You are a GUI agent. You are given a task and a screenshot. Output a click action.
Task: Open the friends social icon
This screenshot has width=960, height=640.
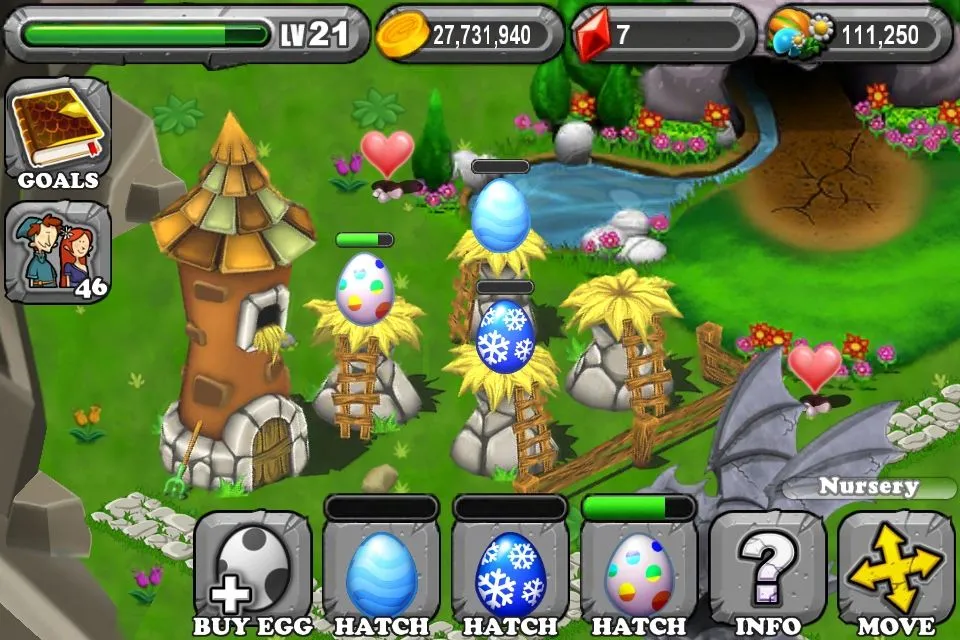click(58, 252)
